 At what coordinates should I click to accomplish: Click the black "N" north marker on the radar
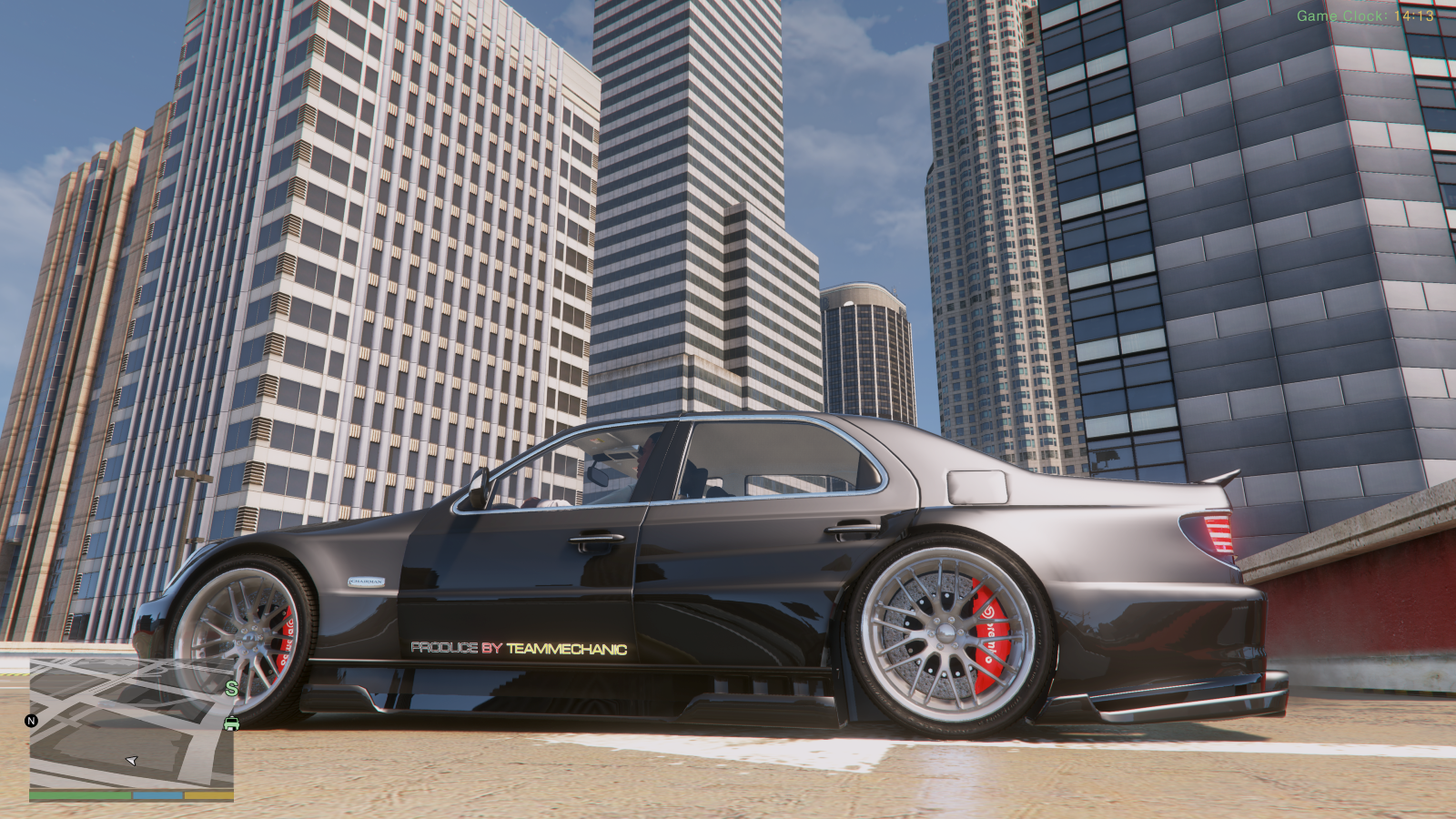pos(30,721)
